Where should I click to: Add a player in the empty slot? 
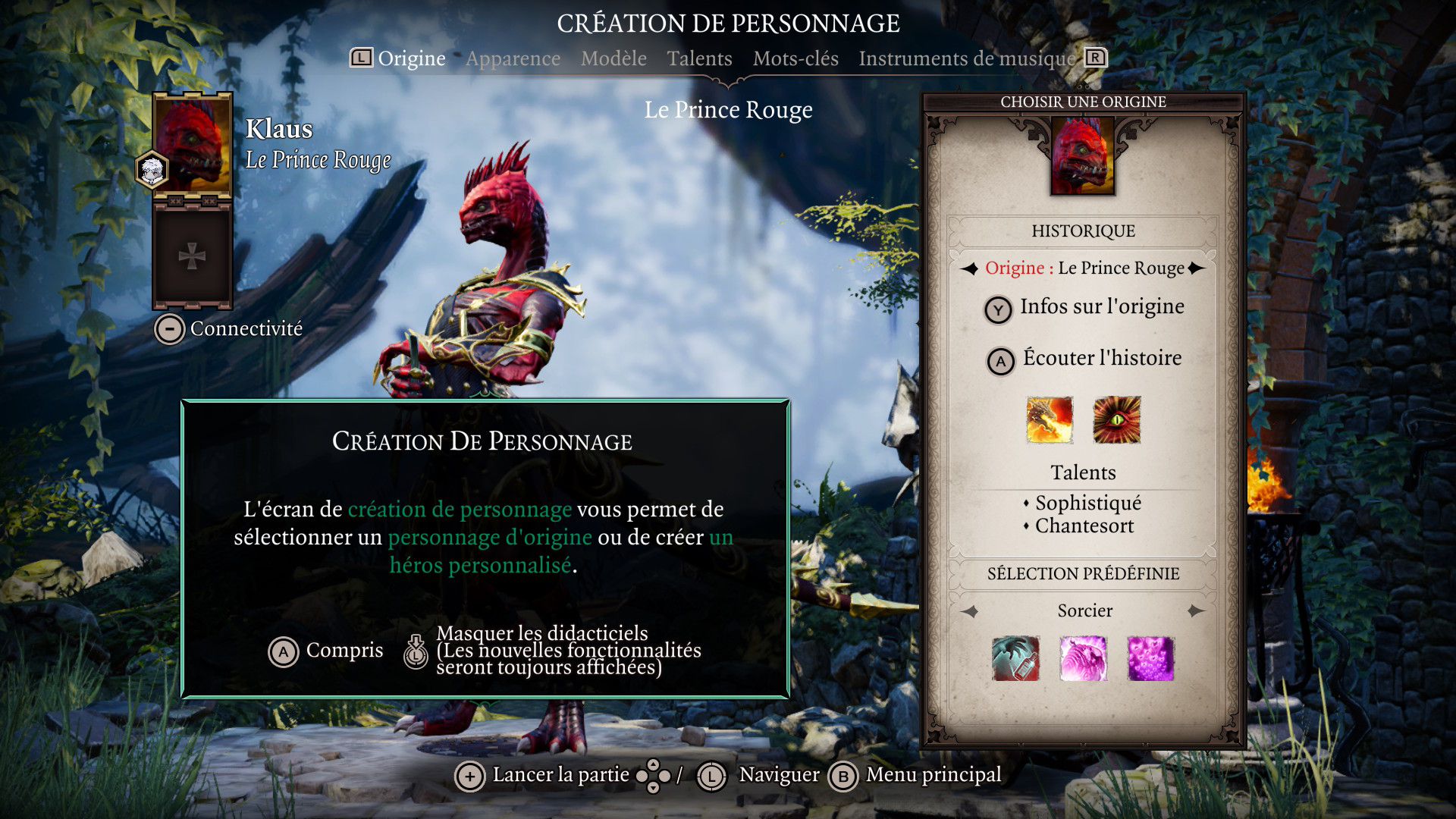click(192, 256)
